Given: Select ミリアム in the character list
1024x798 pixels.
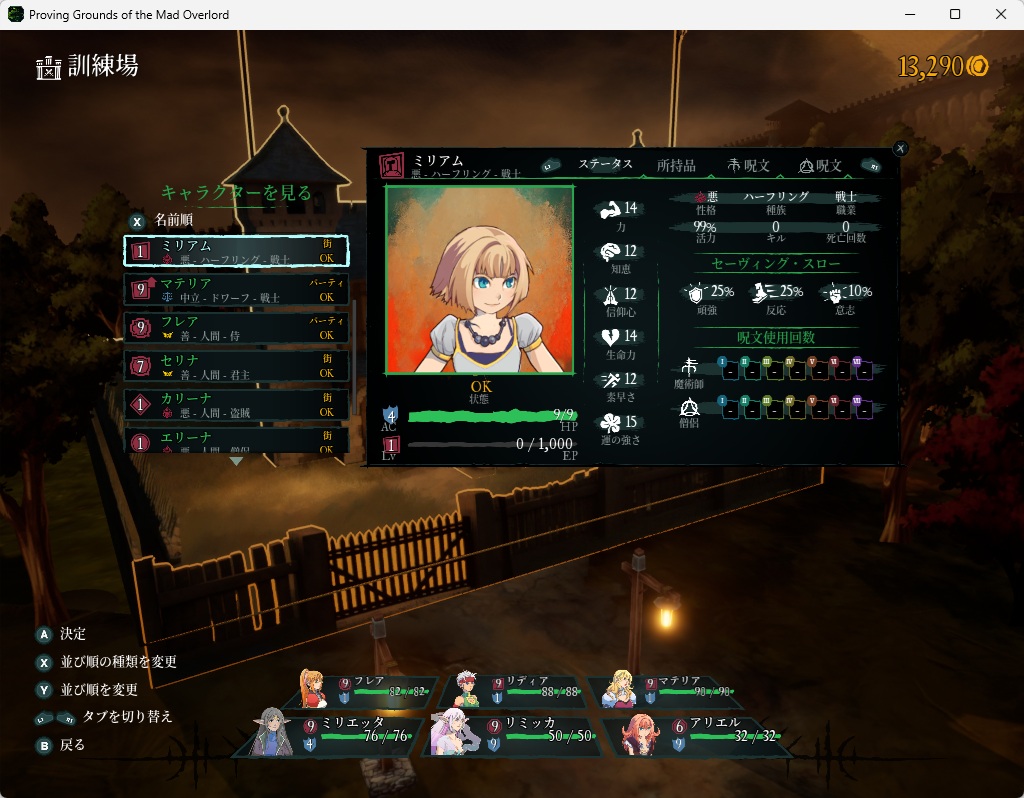Looking at the screenshot, I should pos(236,251).
